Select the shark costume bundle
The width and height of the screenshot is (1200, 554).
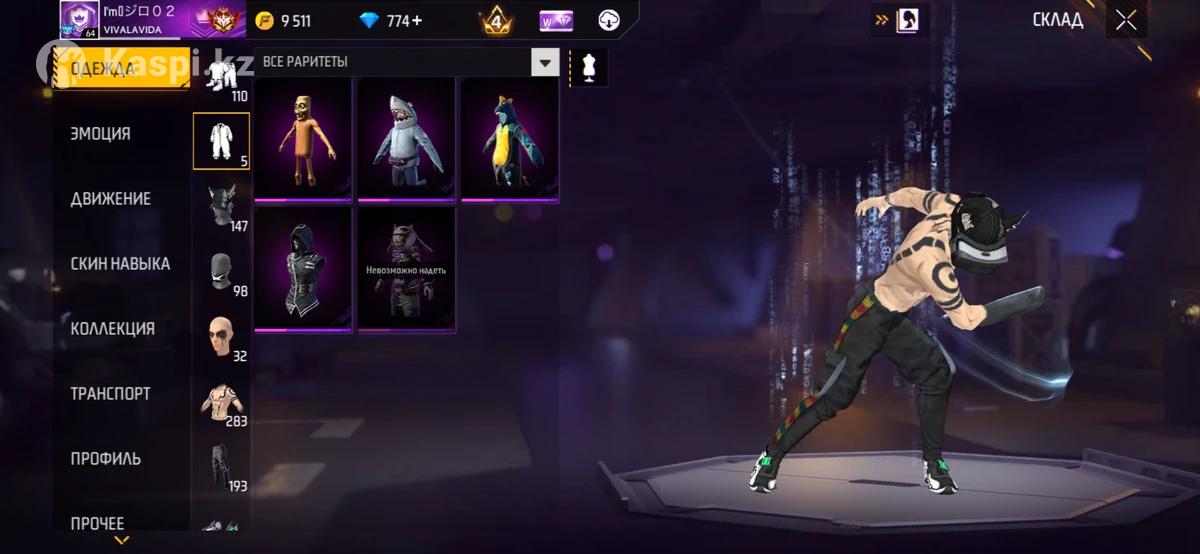coord(407,139)
